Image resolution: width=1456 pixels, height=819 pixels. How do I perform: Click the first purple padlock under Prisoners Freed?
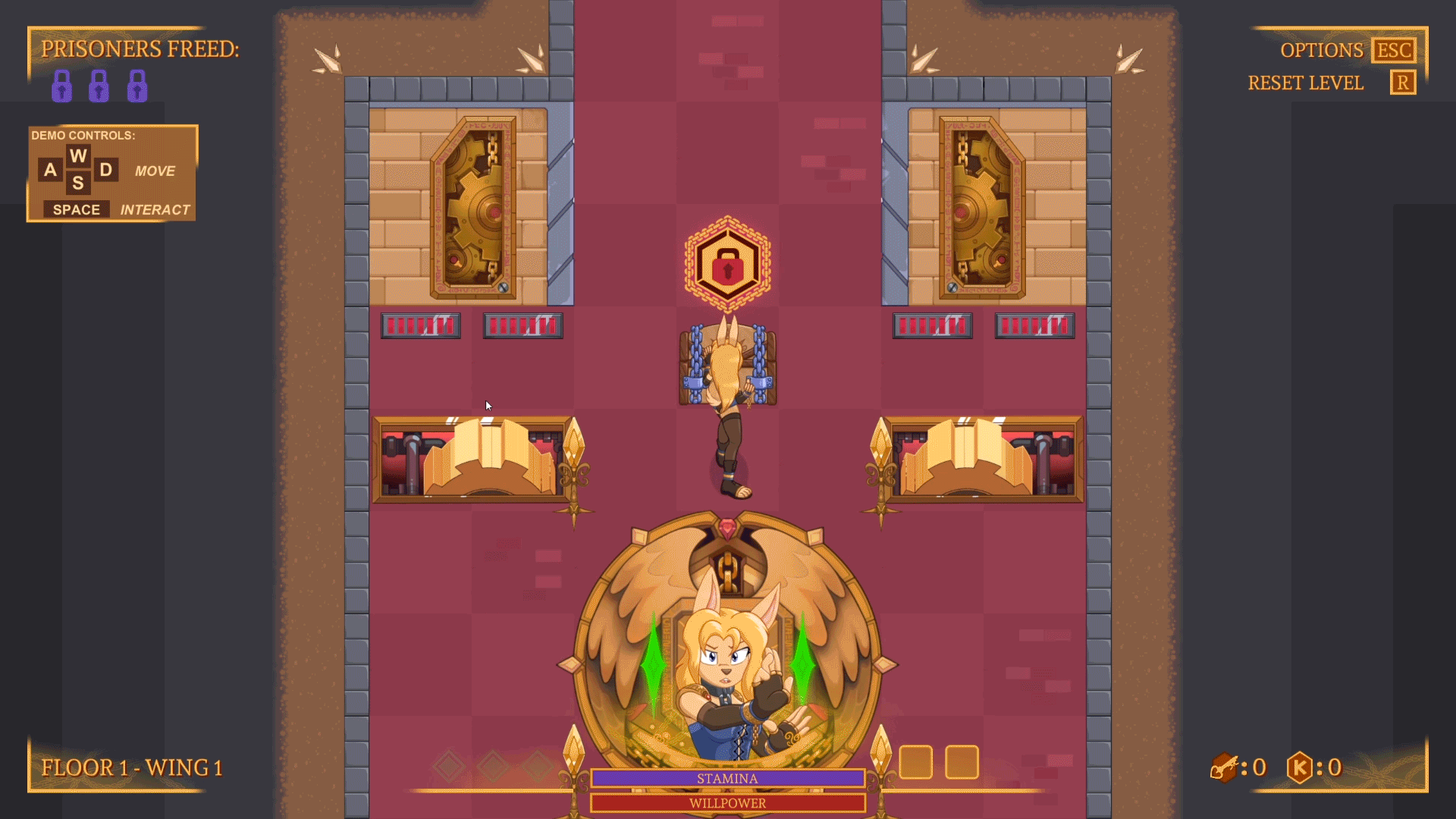point(61,85)
